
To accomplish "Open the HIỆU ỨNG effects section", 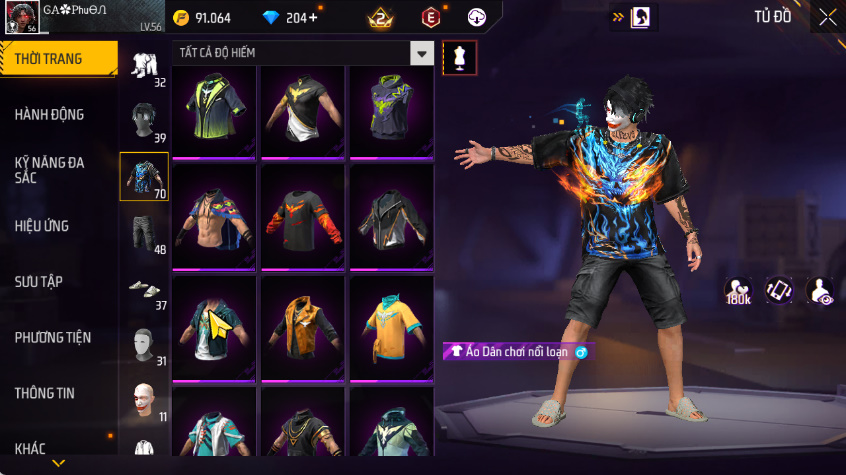I will click(x=42, y=226).
